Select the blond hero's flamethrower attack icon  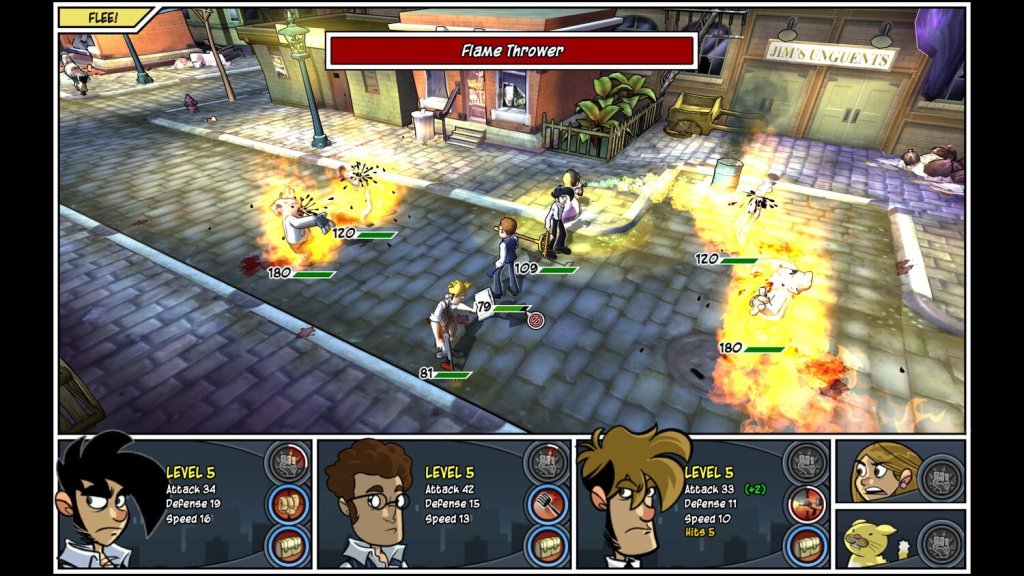[x=806, y=504]
